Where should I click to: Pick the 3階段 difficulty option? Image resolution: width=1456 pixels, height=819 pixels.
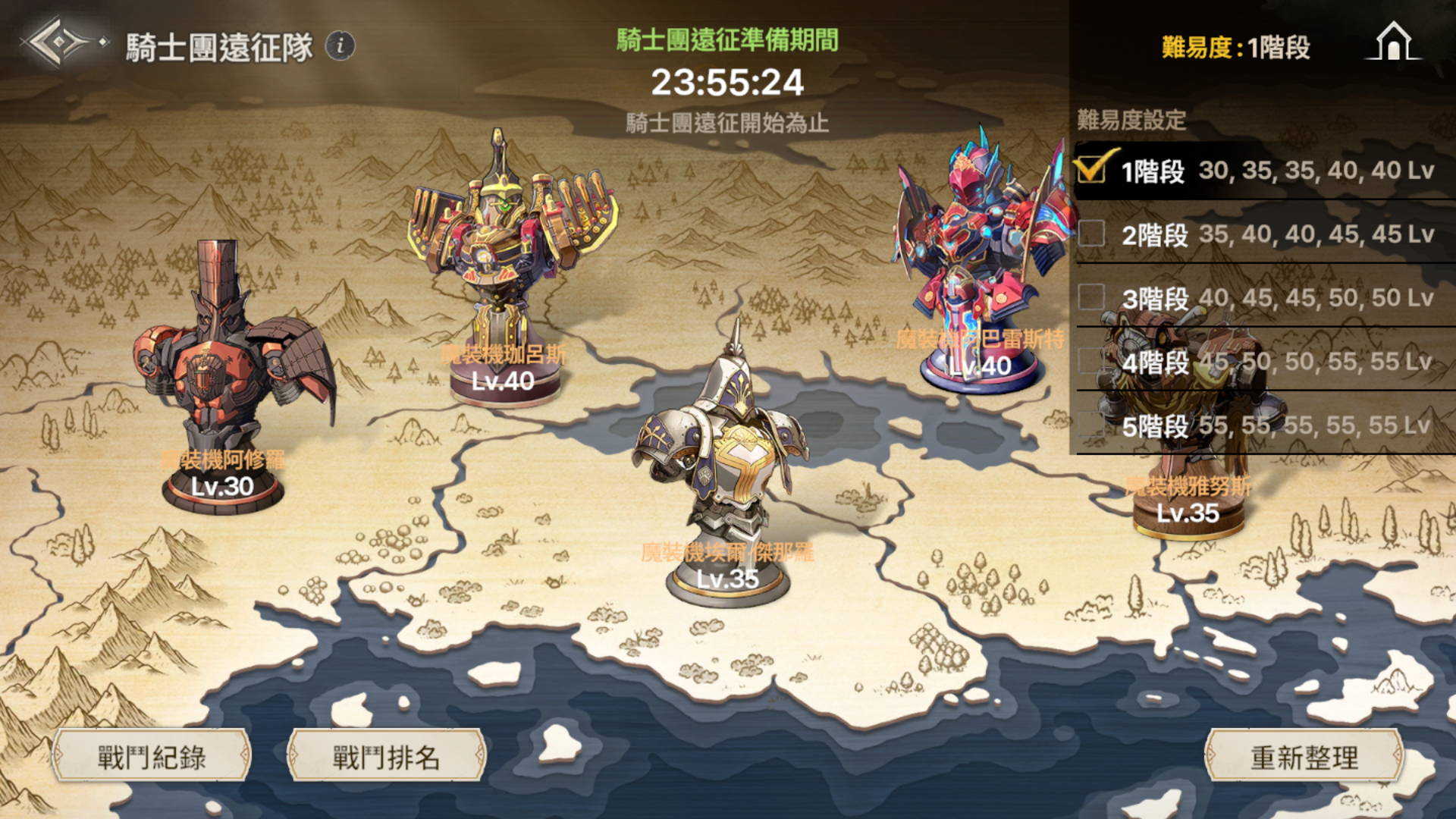[1259, 299]
